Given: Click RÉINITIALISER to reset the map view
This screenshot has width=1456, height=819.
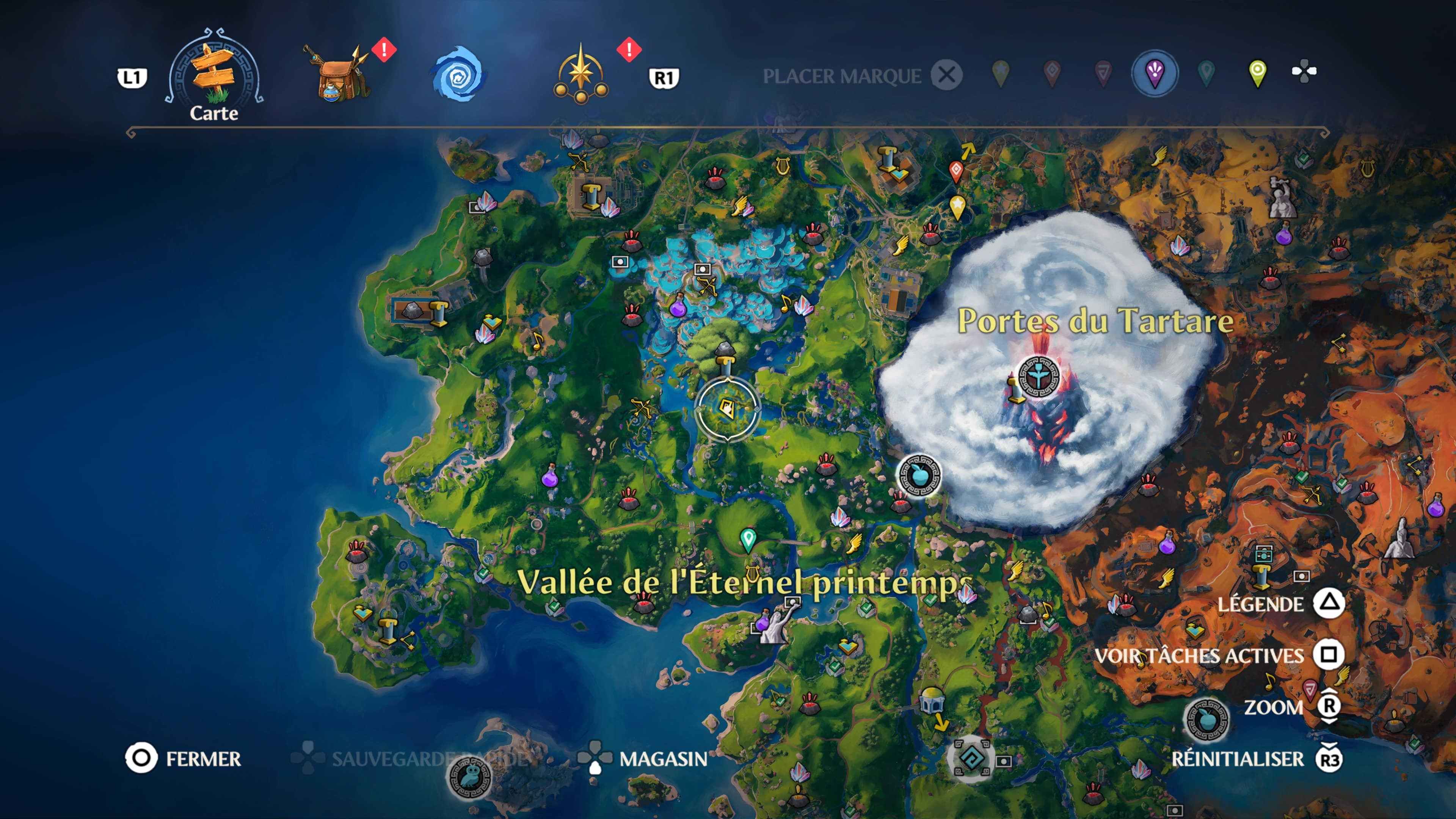Looking at the screenshot, I should [x=1329, y=759].
